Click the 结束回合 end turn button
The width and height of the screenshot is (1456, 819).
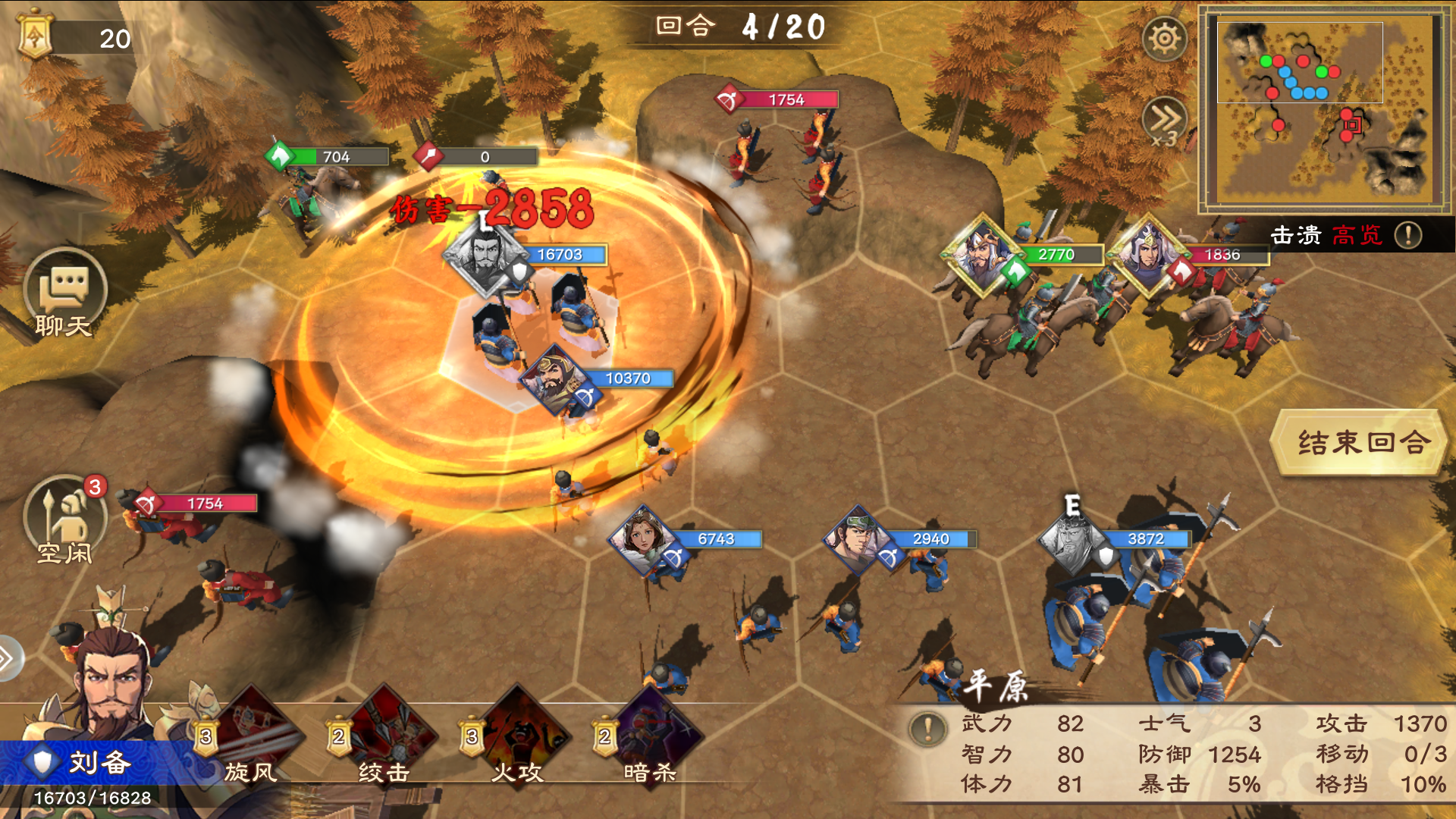pos(1362,442)
